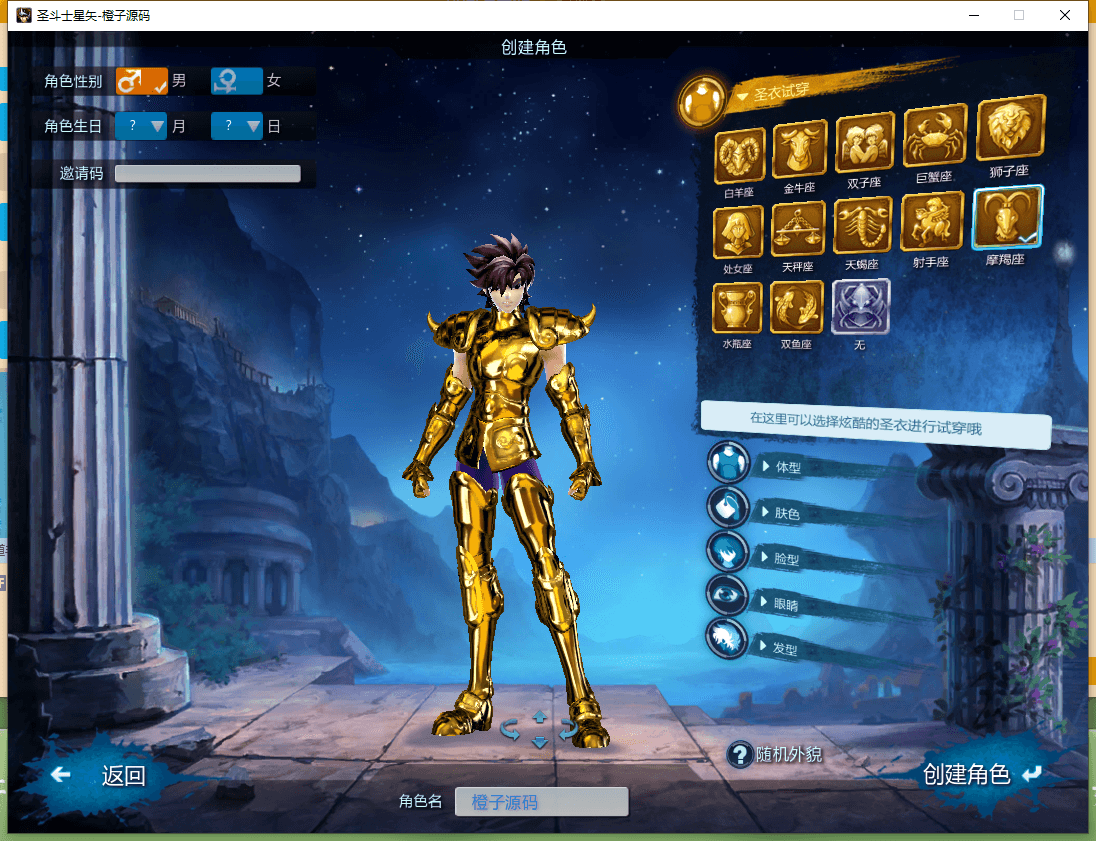Select the no-cloth (无) option

(860, 306)
